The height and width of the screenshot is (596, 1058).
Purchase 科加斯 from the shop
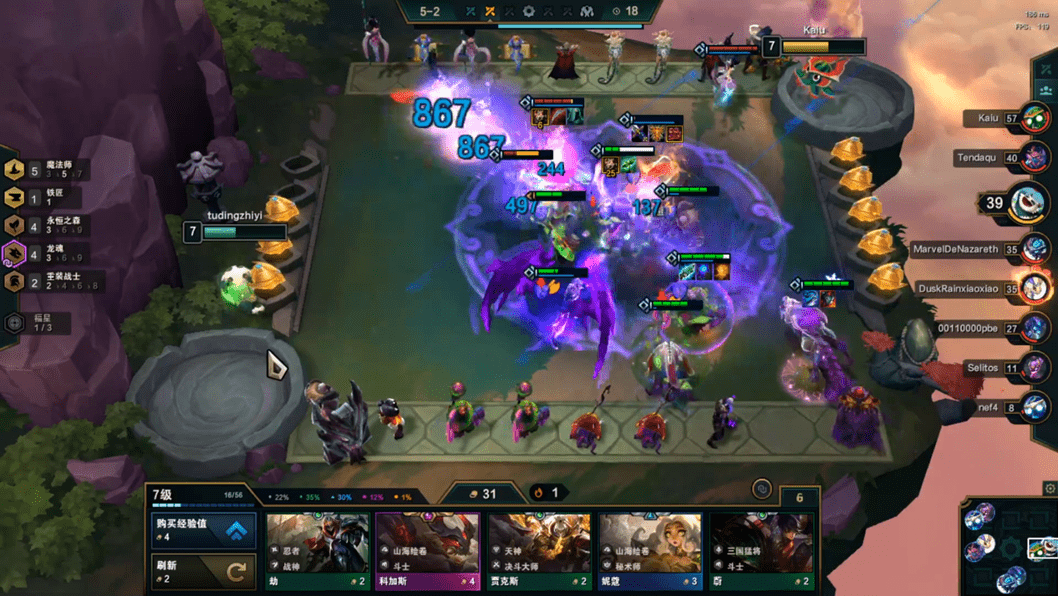click(x=427, y=550)
